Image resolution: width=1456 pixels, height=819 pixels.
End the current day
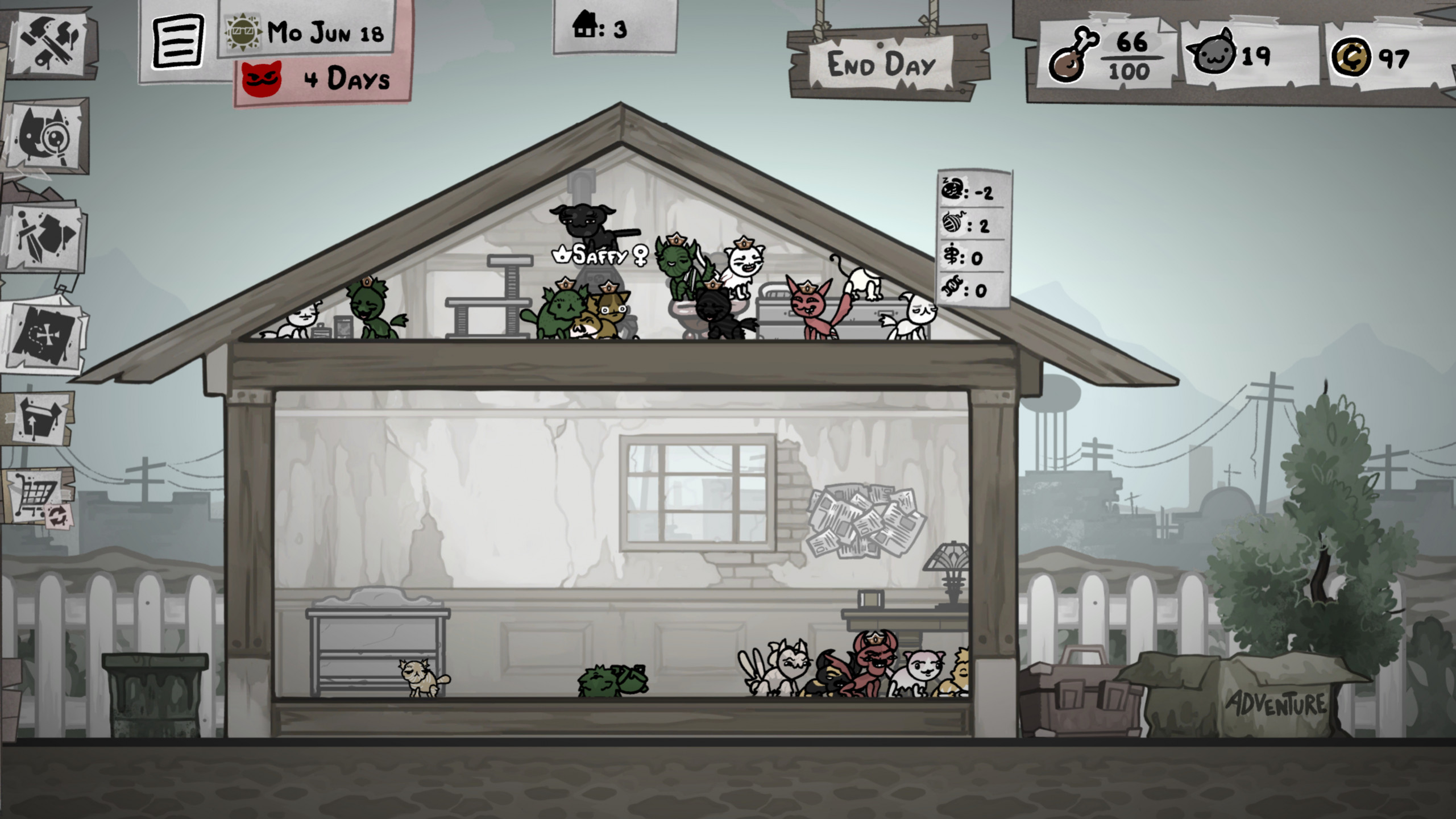click(882, 64)
